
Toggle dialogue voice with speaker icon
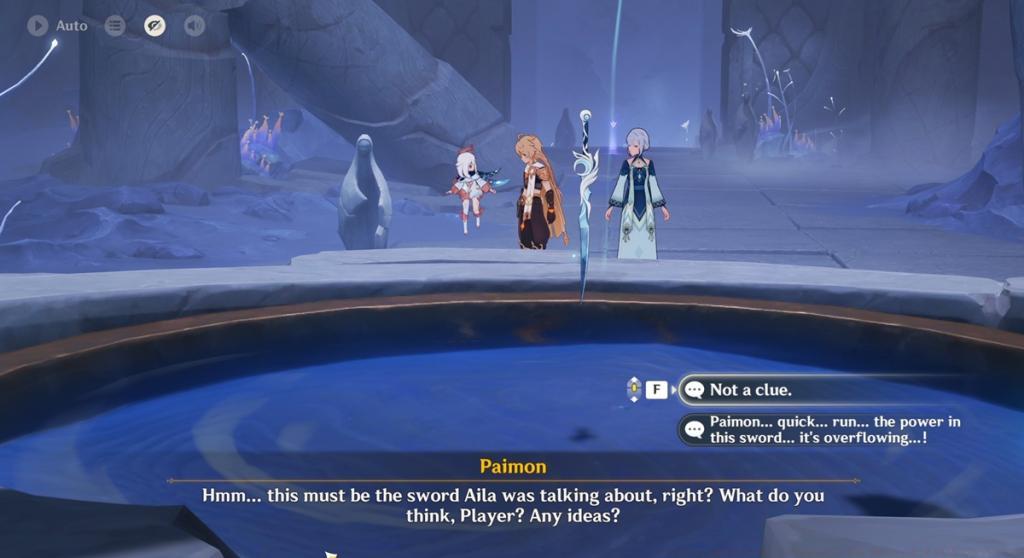point(194,25)
